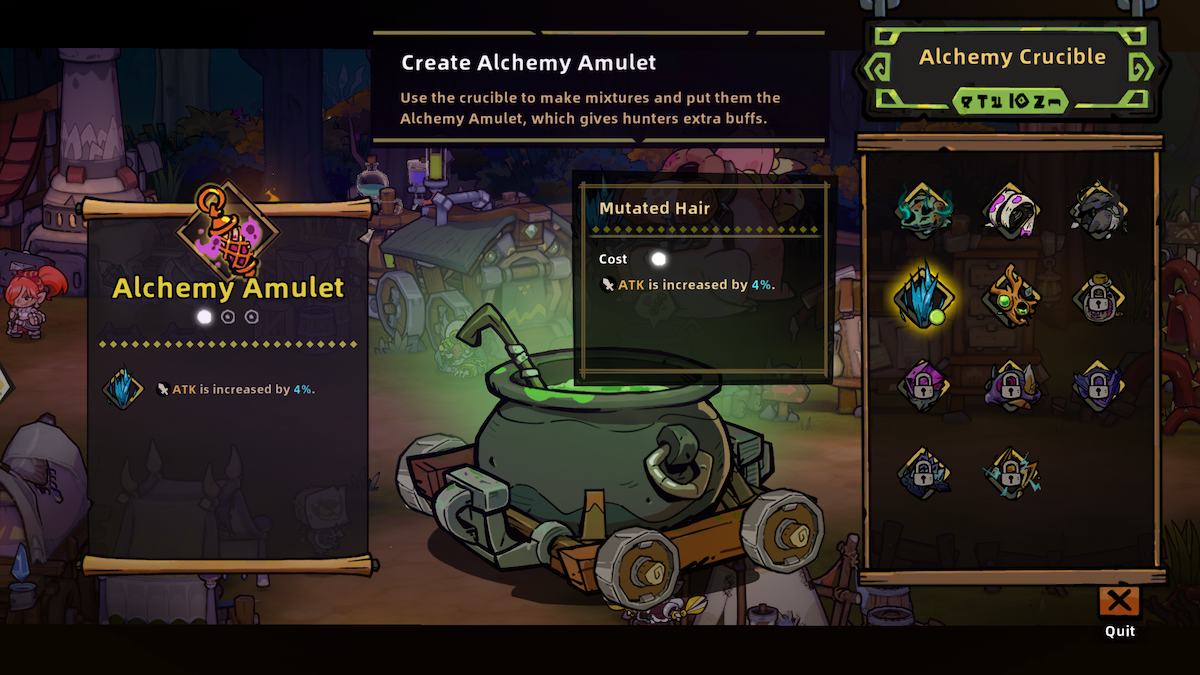Viewport: 1200px width, 675px height.
Task: Choose the orange branch with green eyes ingredient
Action: point(1011,298)
